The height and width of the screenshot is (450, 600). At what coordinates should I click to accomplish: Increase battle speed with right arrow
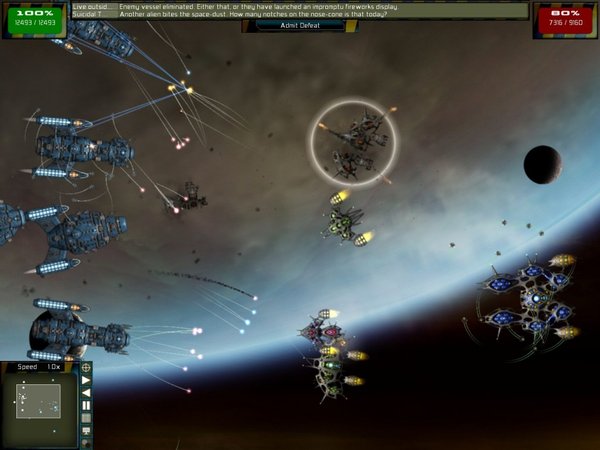coord(86,380)
